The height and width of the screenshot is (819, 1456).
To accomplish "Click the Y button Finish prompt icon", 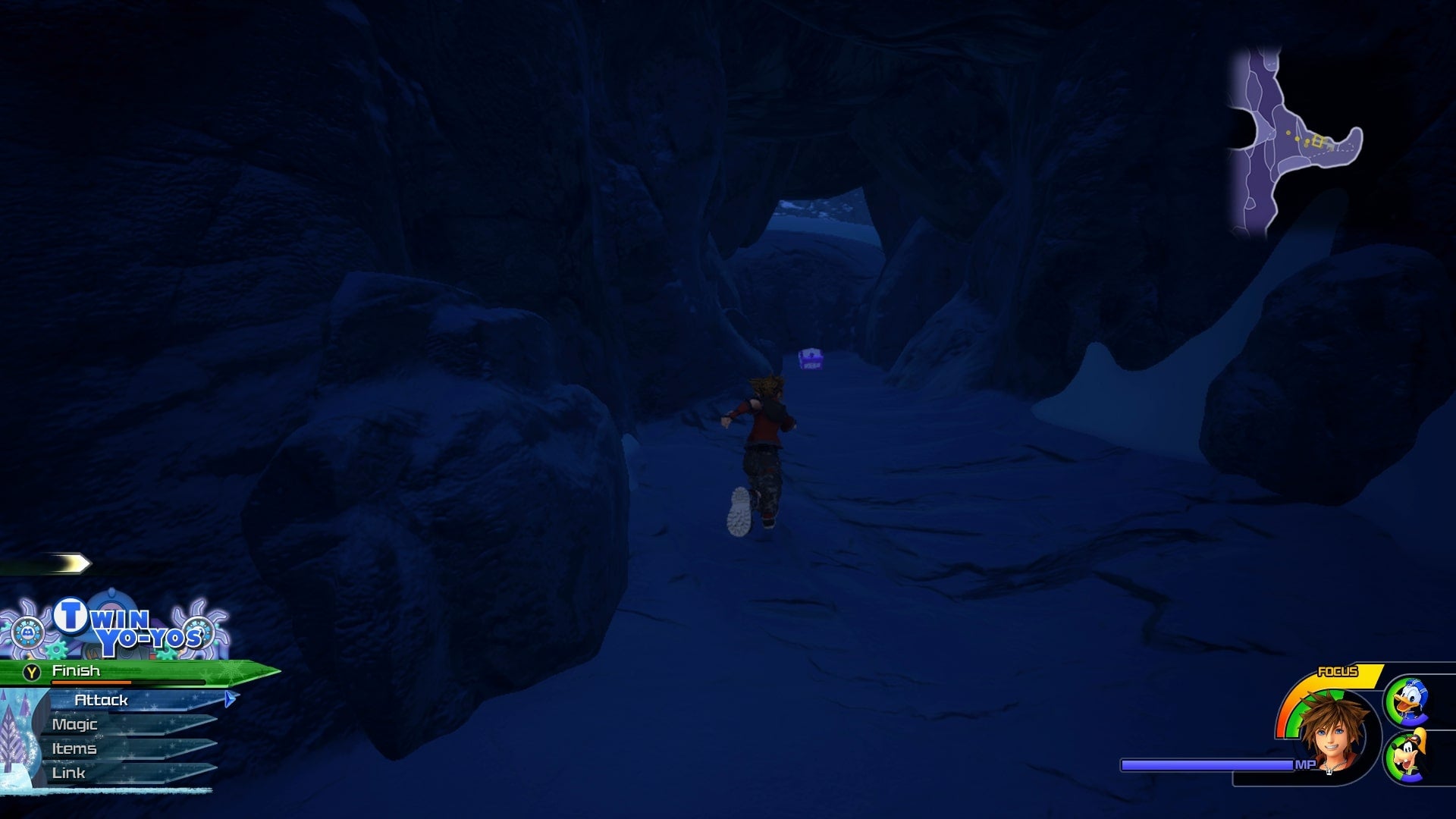I will pos(32,670).
